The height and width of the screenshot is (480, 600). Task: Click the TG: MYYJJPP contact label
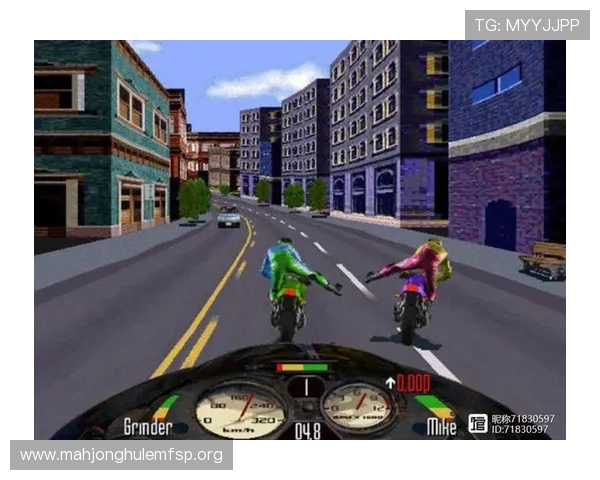[527, 24]
